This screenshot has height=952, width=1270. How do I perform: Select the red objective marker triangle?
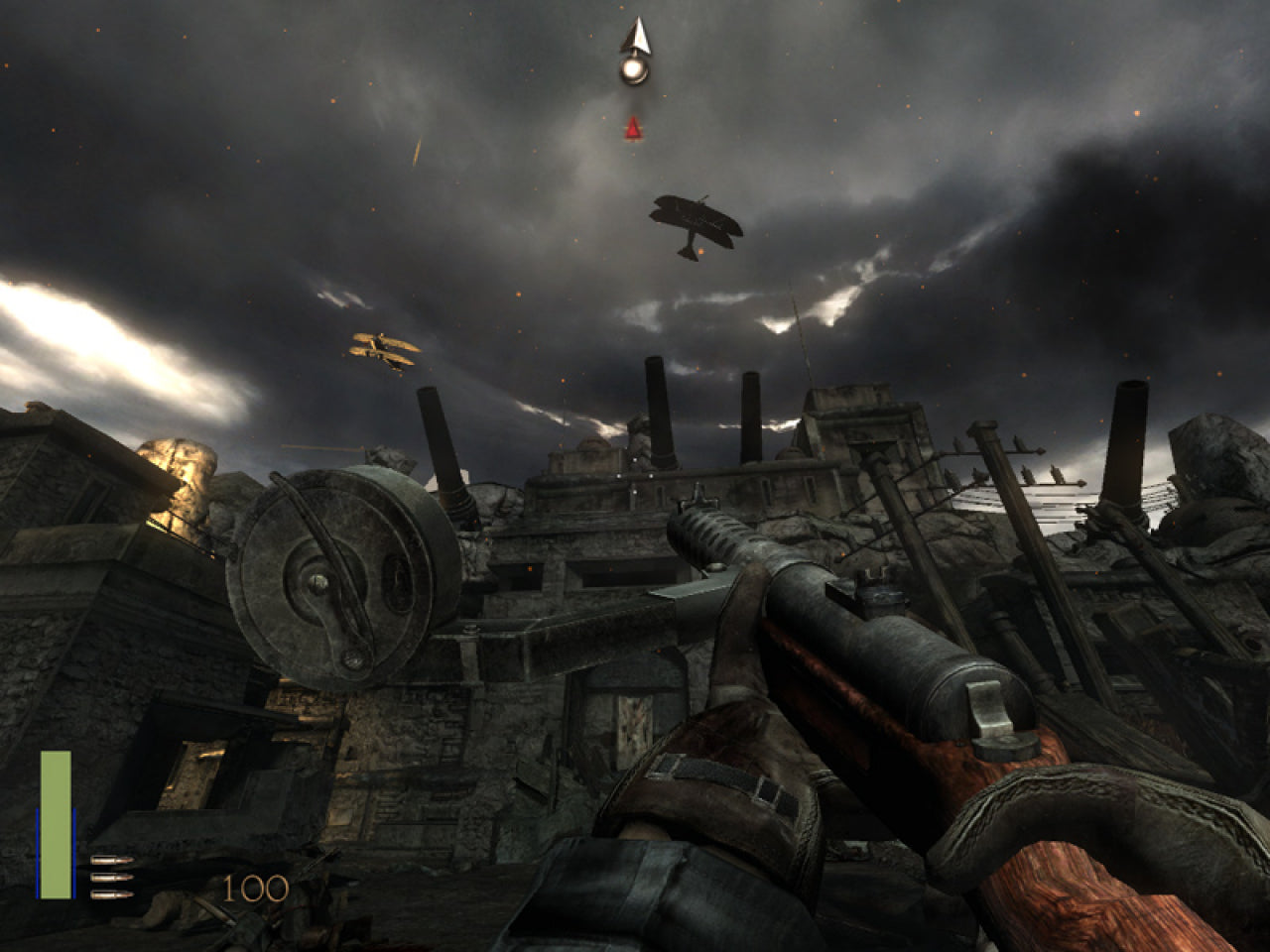(x=632, y=129)
